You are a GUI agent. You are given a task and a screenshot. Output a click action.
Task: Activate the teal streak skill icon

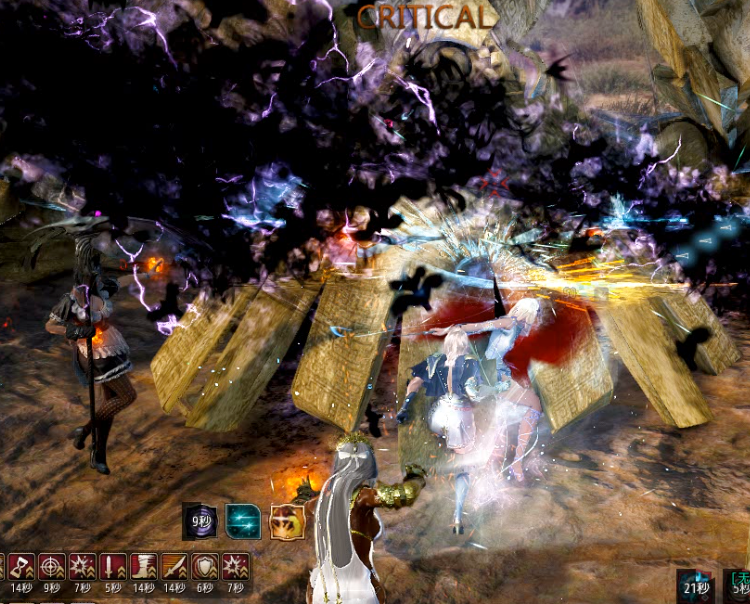(x=243, y=521)
